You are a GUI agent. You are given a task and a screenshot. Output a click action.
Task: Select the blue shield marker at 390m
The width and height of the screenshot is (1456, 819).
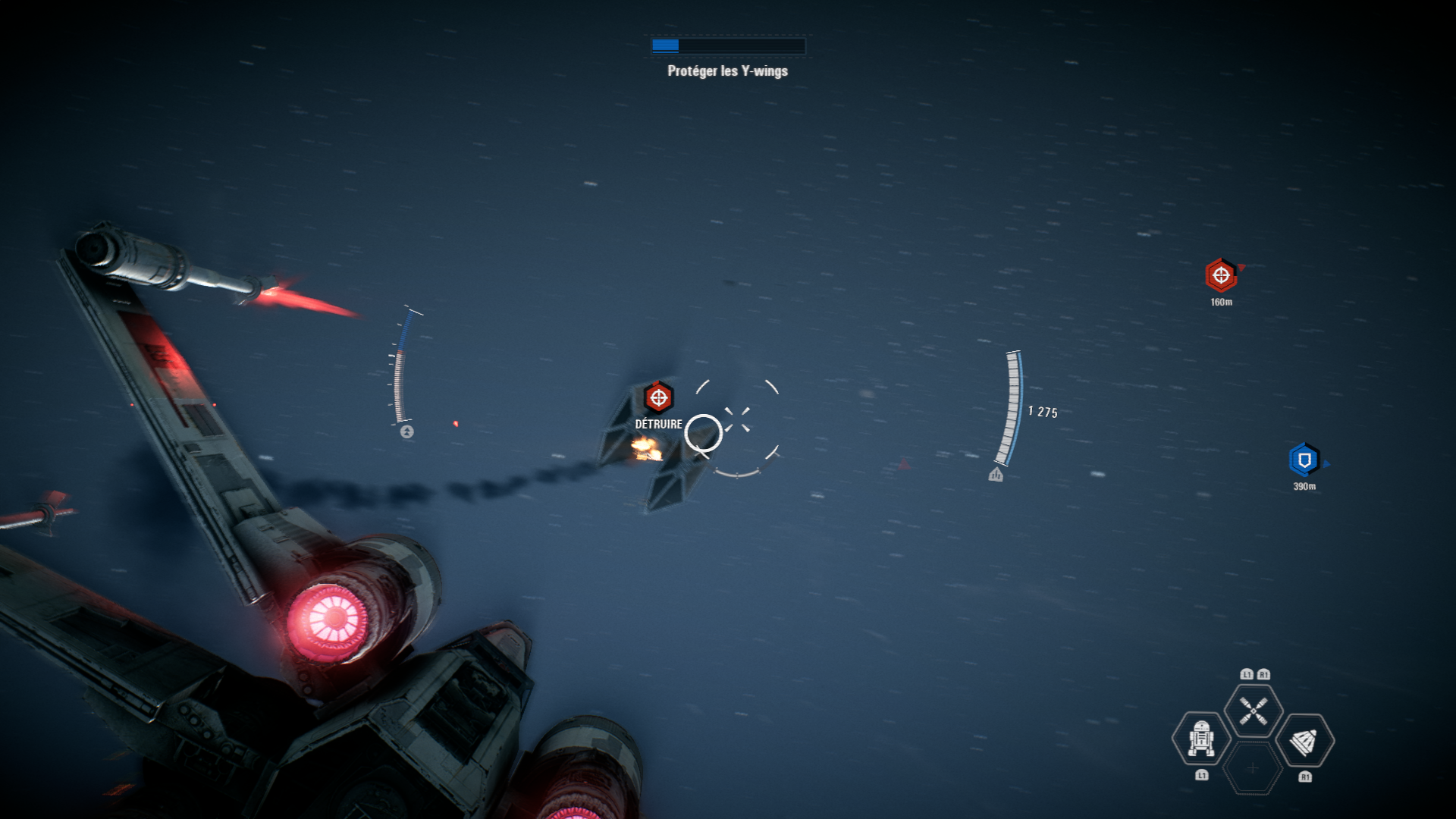coord(1304,460)
